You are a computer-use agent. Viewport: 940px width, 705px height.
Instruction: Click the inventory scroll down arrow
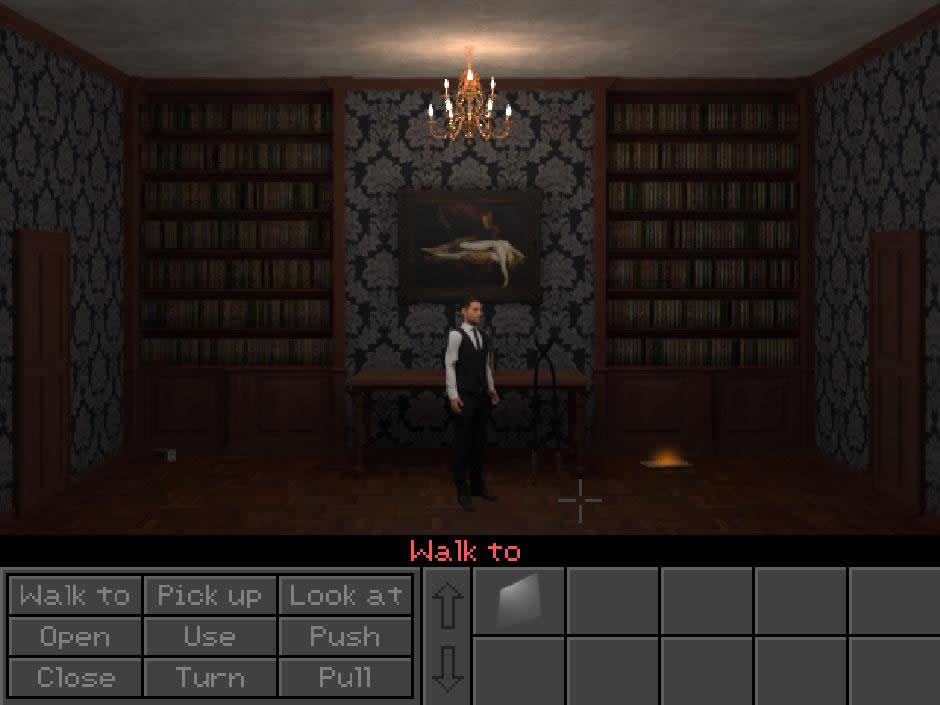(x=446, y=668)
